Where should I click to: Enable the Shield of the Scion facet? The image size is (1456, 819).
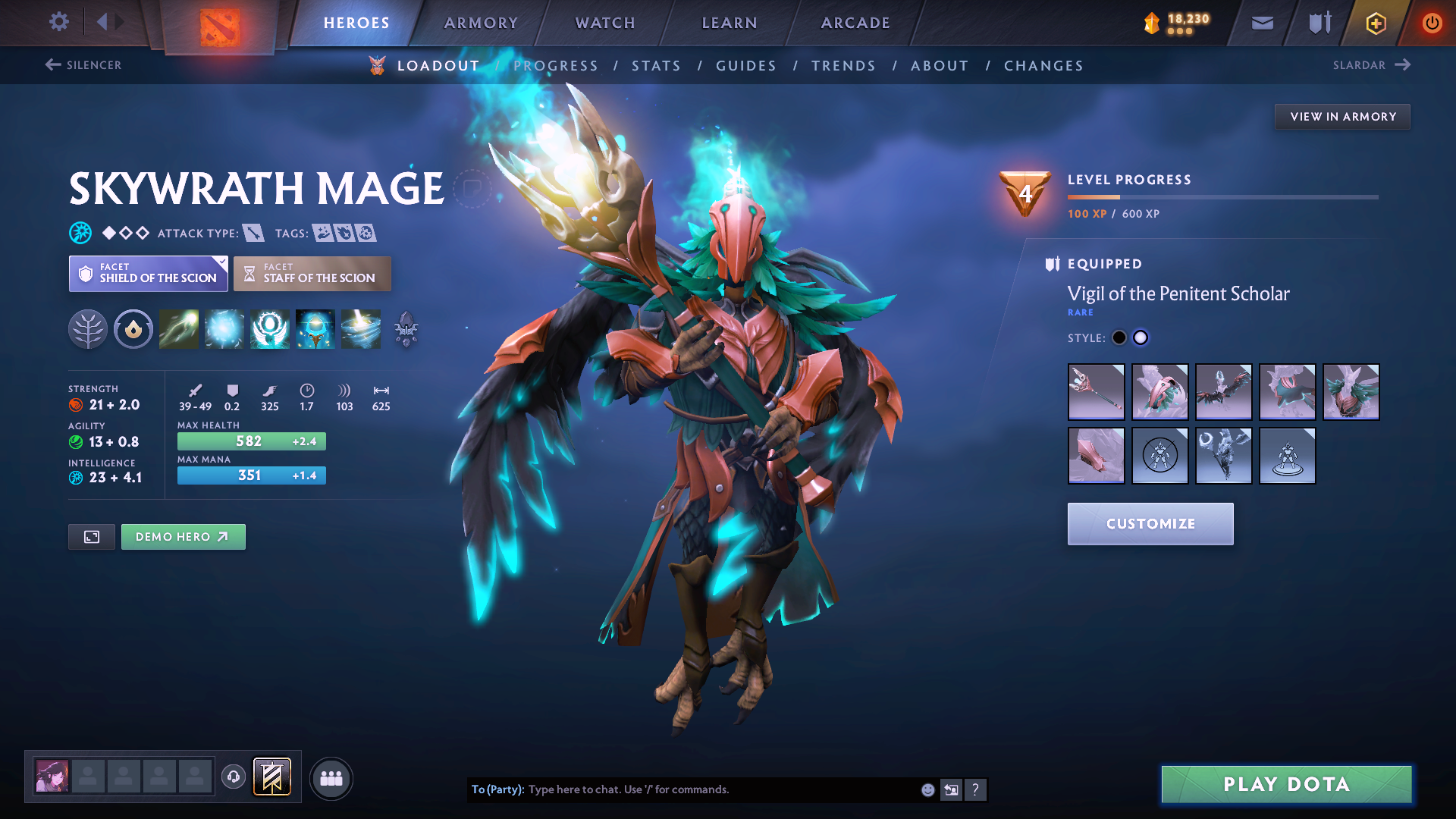(148, 273)
